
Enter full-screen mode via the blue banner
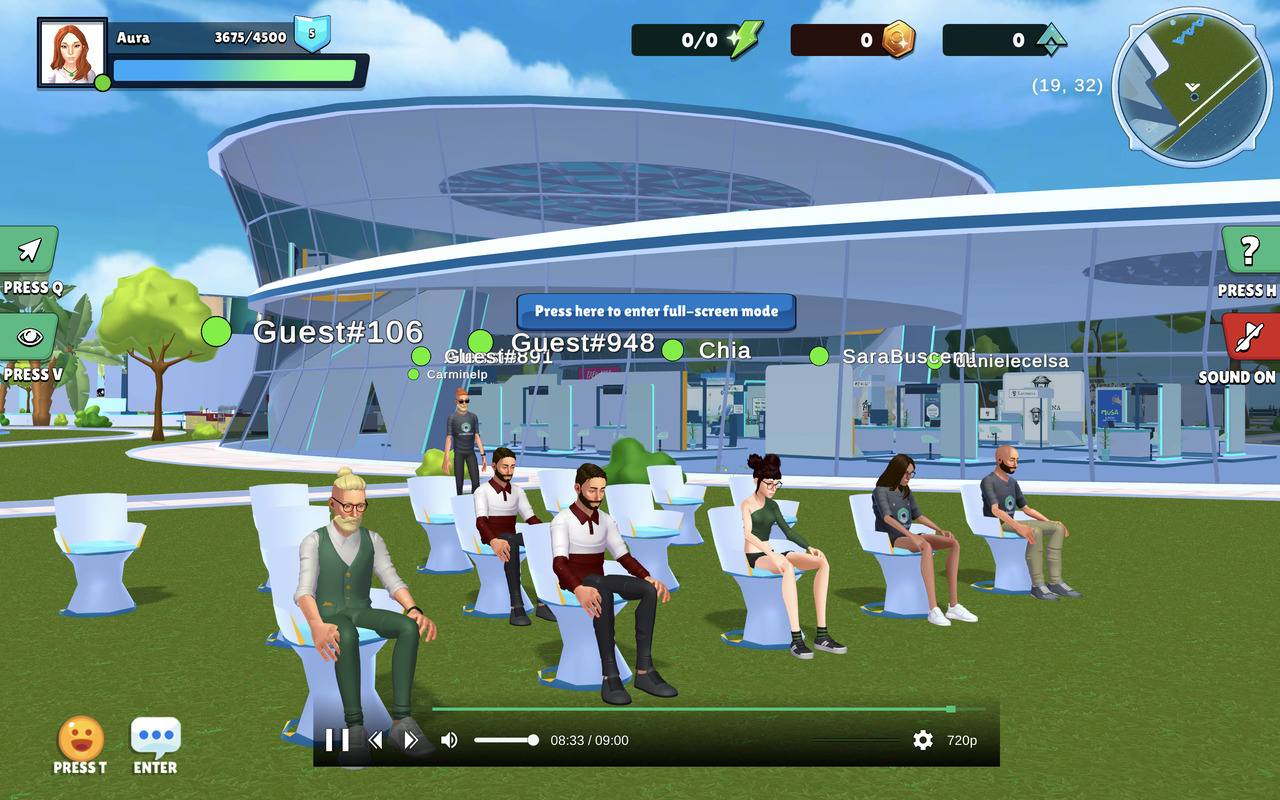pos(656,311)
